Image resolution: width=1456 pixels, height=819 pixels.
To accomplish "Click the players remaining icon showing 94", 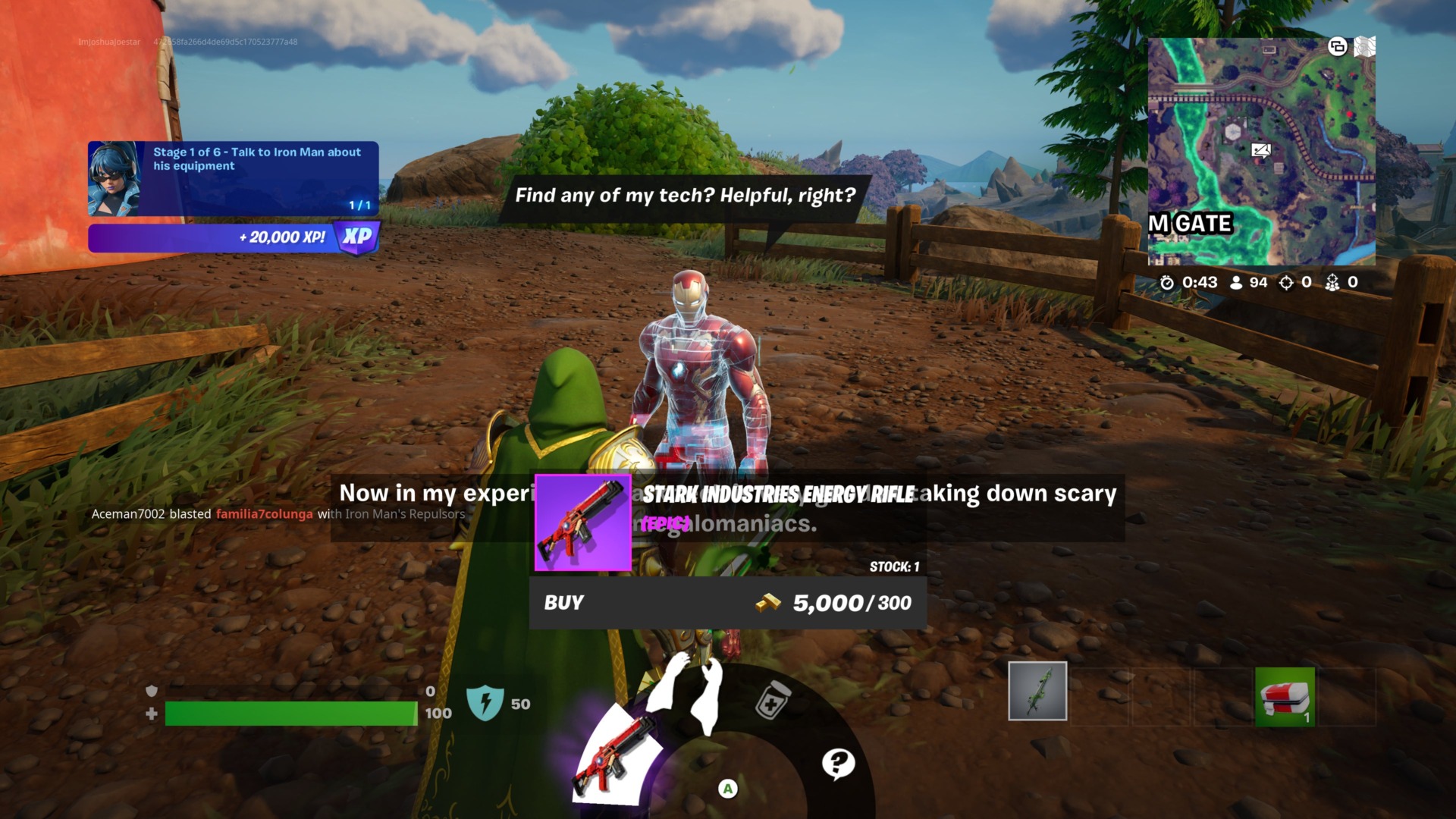I will pos(1237,281).
